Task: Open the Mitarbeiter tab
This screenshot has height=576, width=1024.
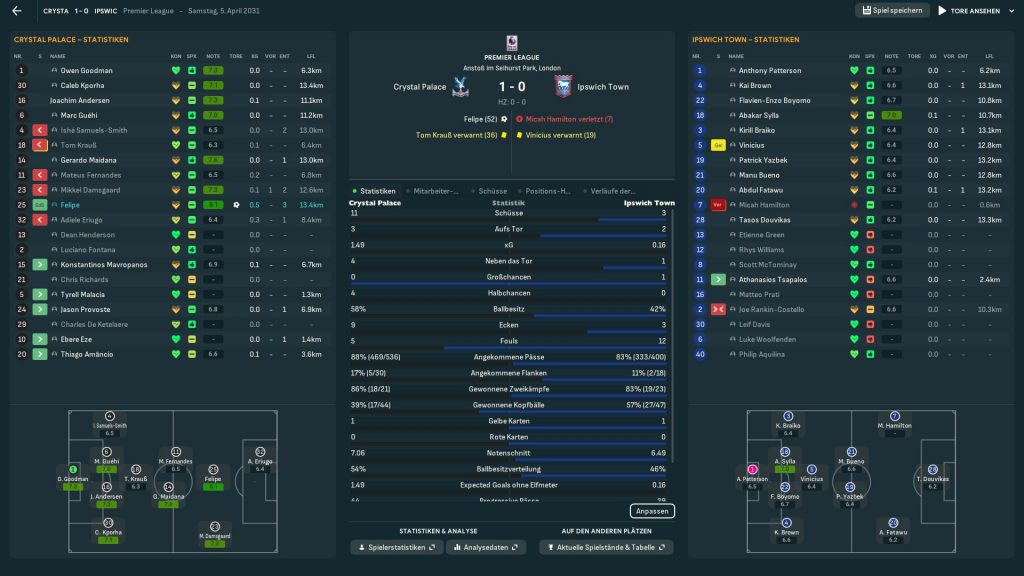Action: coord(436,191)
